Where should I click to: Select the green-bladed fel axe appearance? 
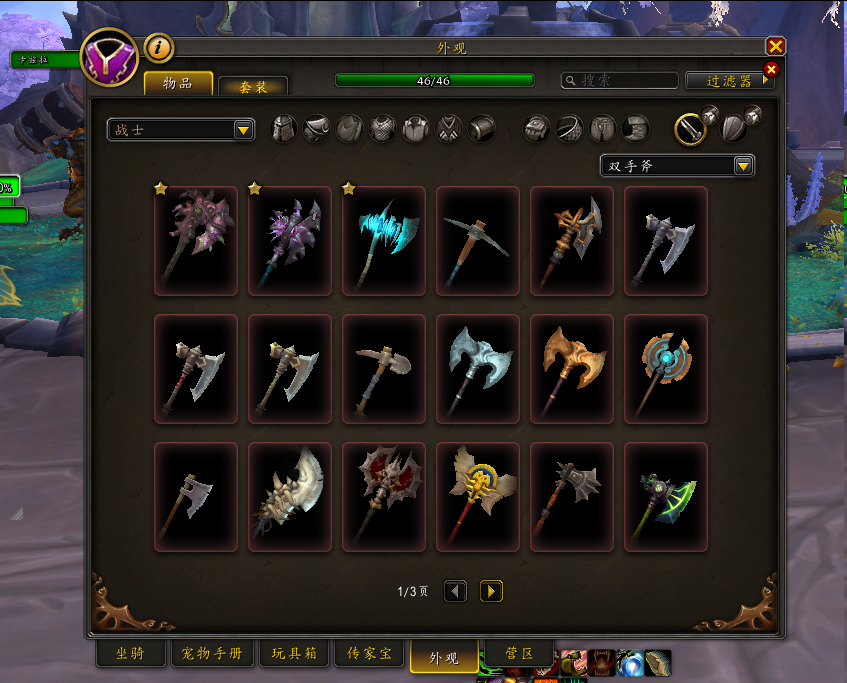[x=666, y=497]
